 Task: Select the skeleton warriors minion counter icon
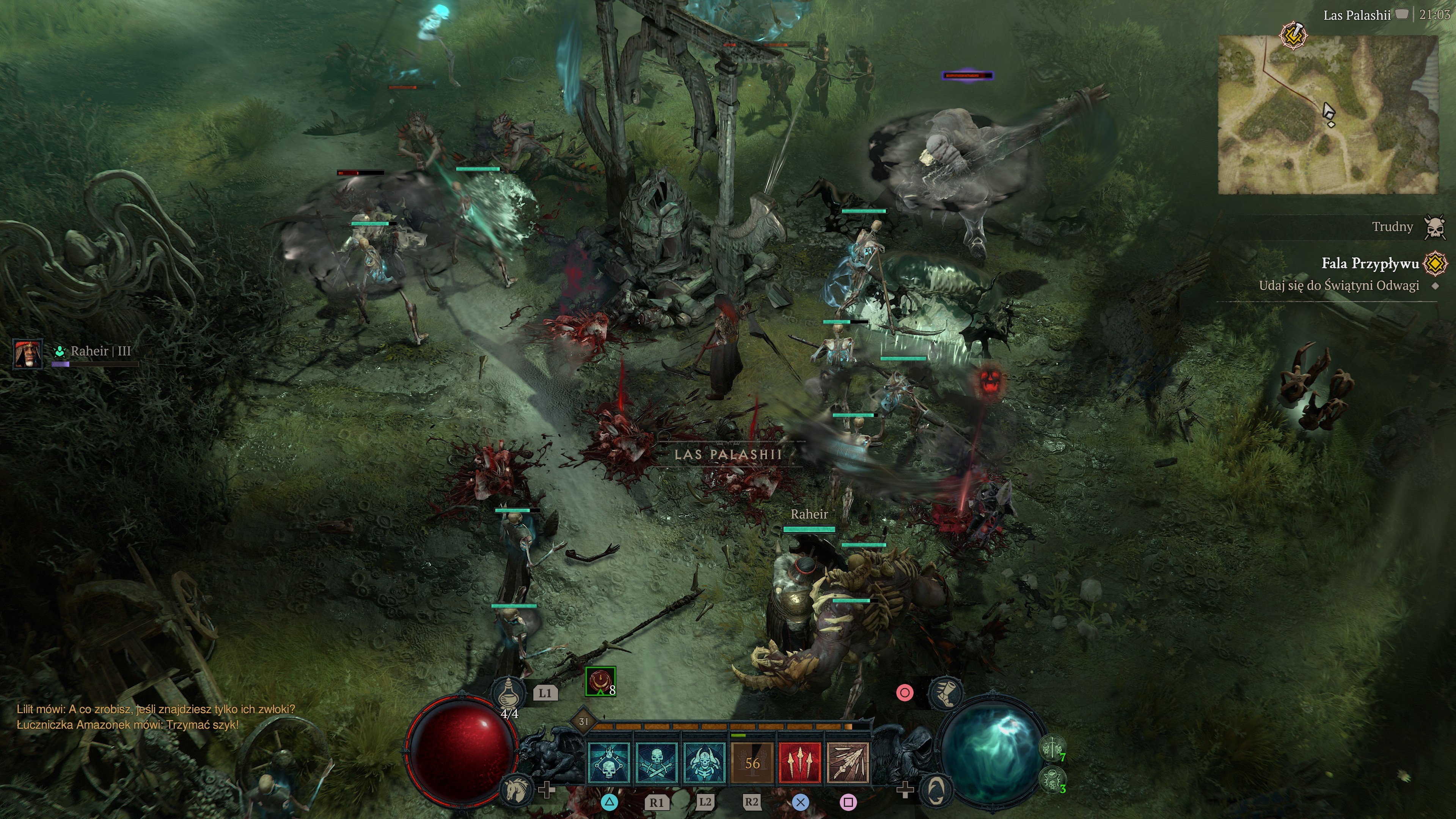tap(1052, 749)
